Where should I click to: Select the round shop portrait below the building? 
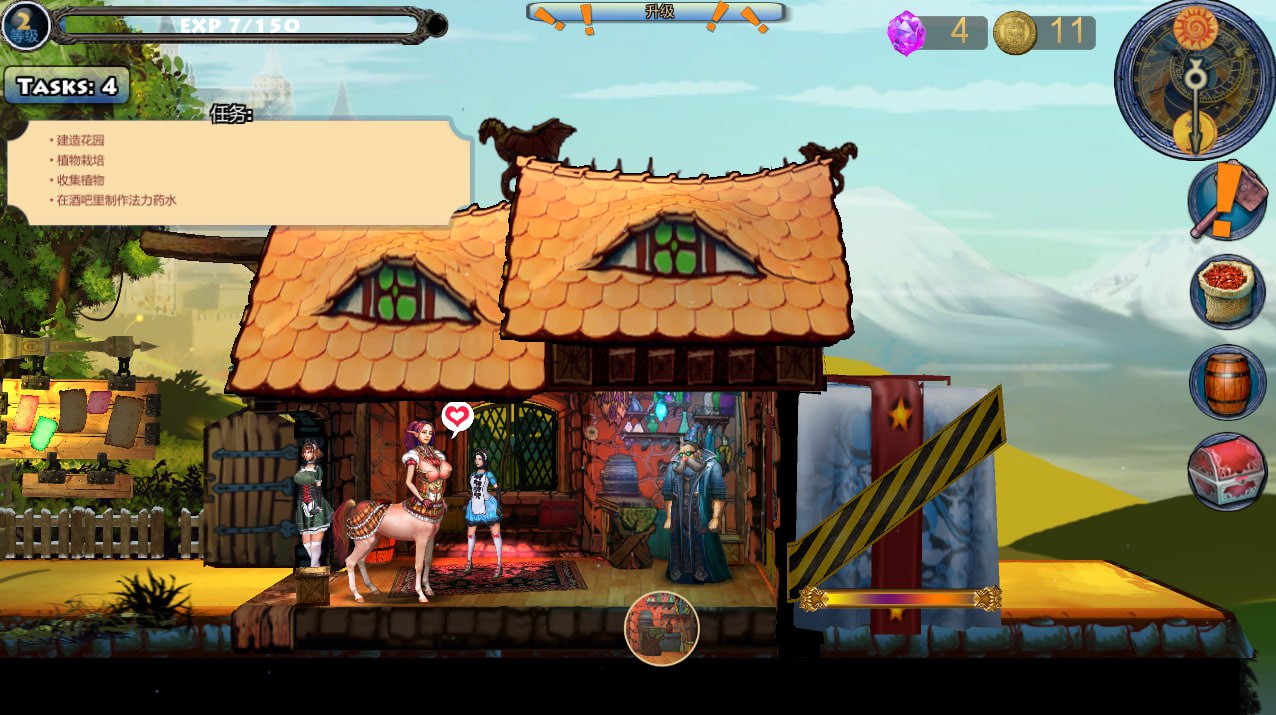coord(661,628)
